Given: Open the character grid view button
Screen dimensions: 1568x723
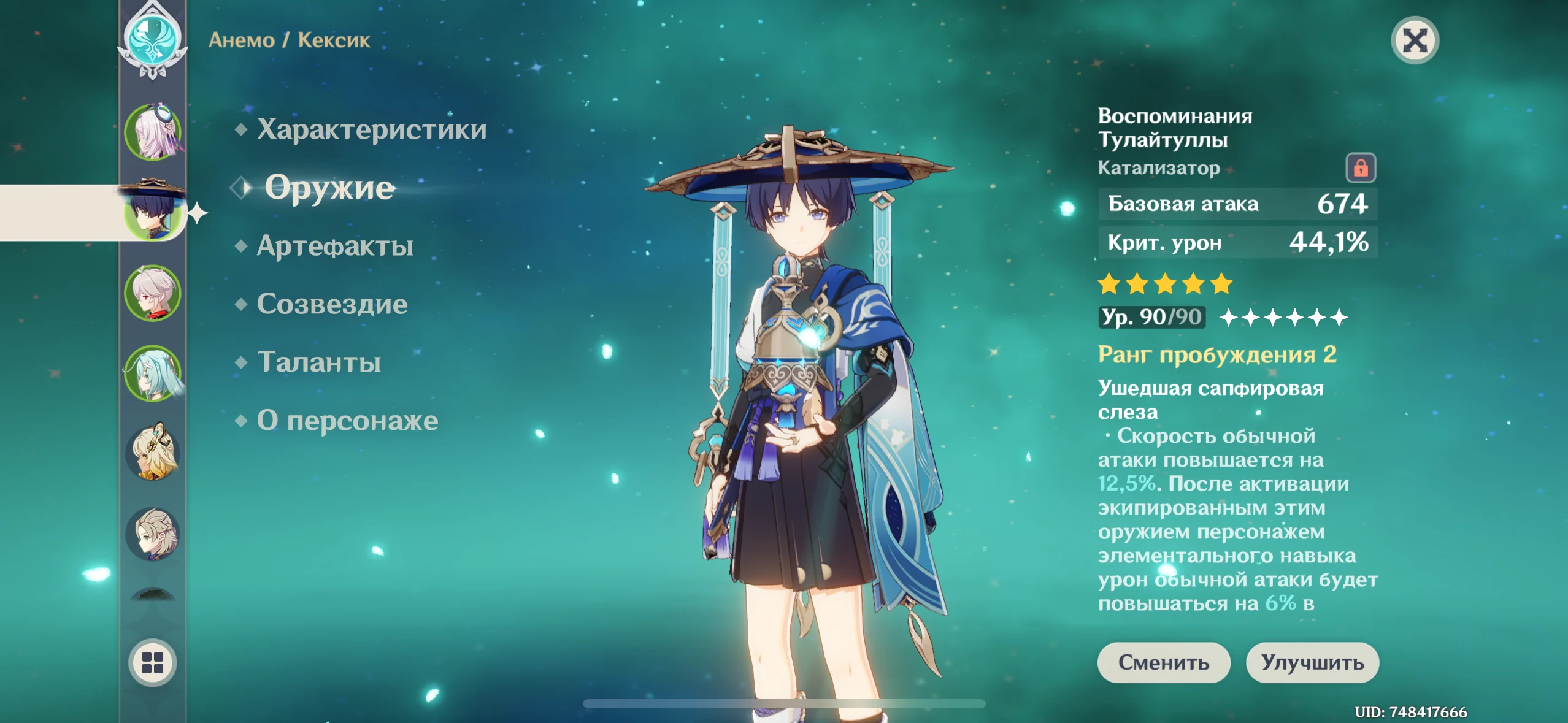Looking at the screenshot, I should [x=152, y=662].
